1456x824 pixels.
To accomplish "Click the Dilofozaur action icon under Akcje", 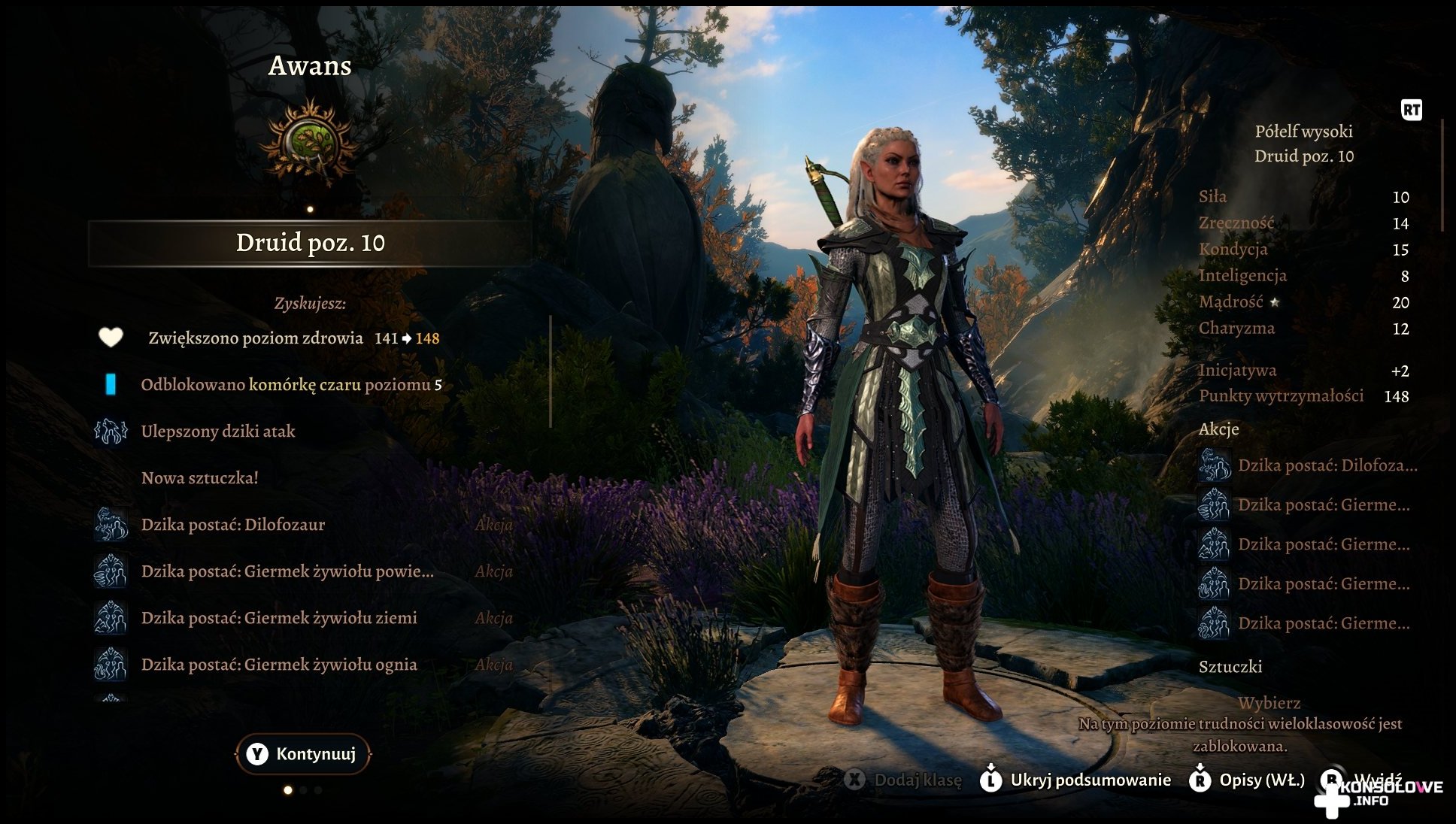I will click(x=1214, y=465).
